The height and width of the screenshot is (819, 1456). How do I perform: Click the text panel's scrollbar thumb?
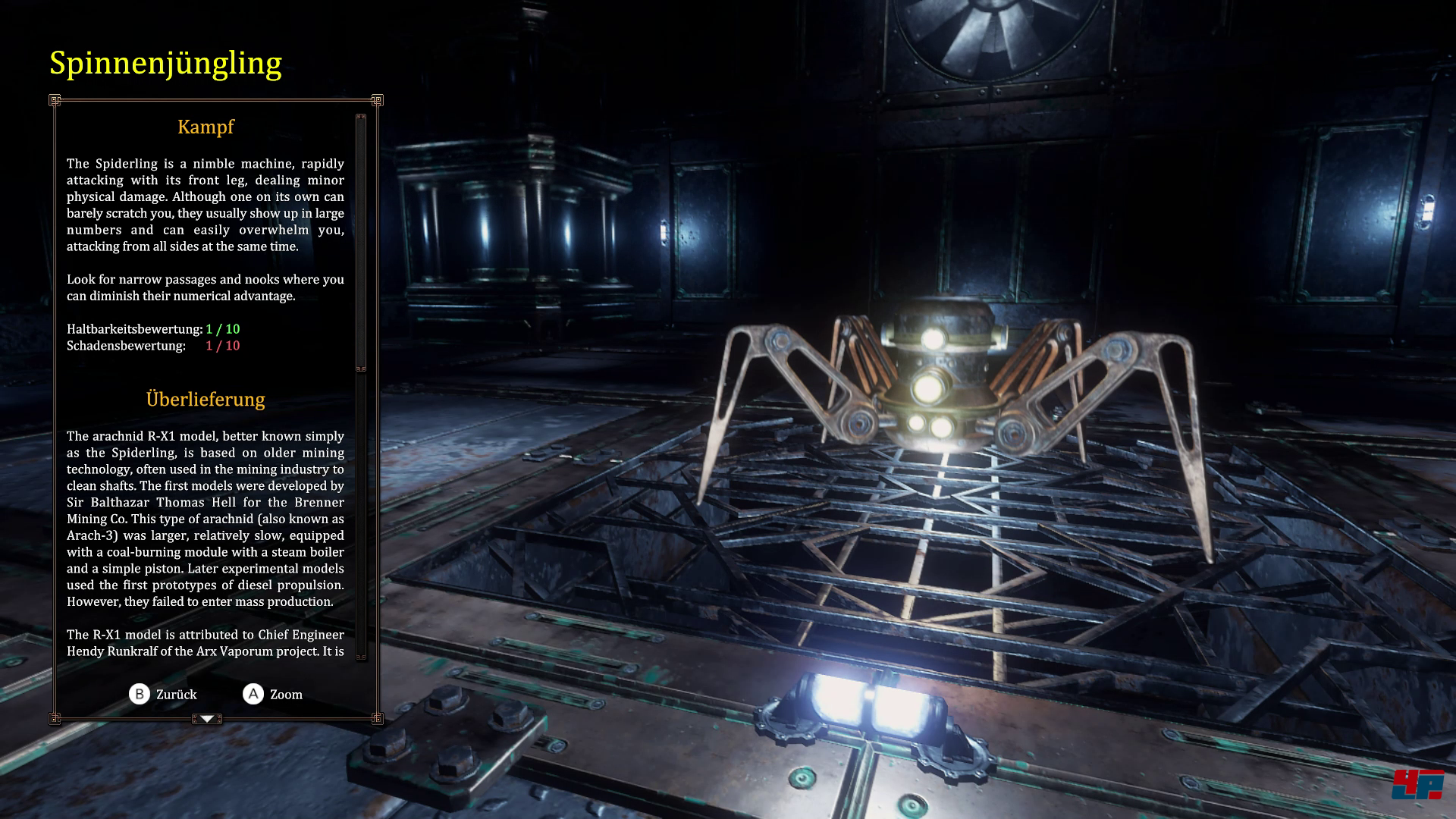coord(361,243)
